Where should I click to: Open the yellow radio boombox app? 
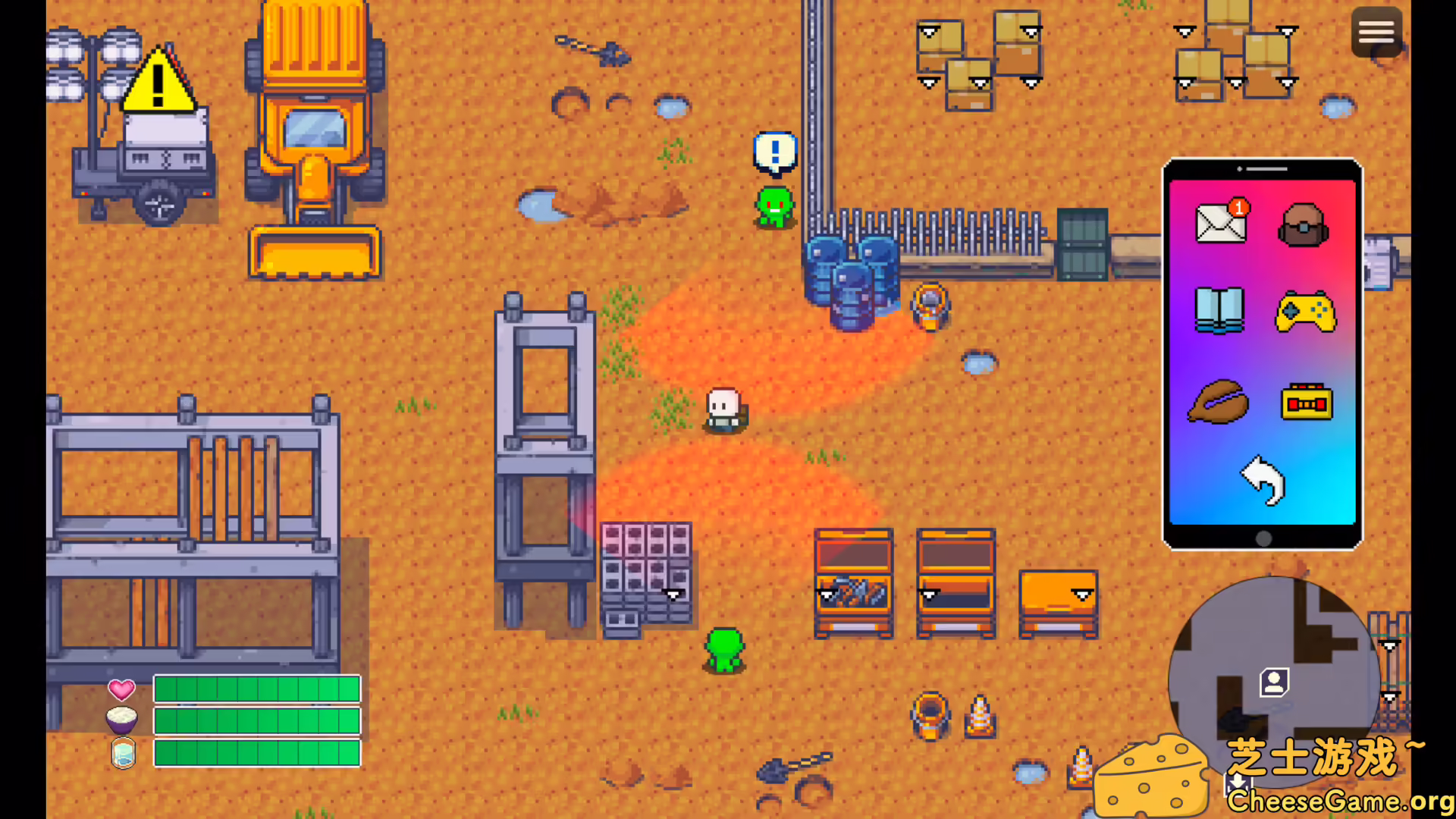[x=1308, y=402]
